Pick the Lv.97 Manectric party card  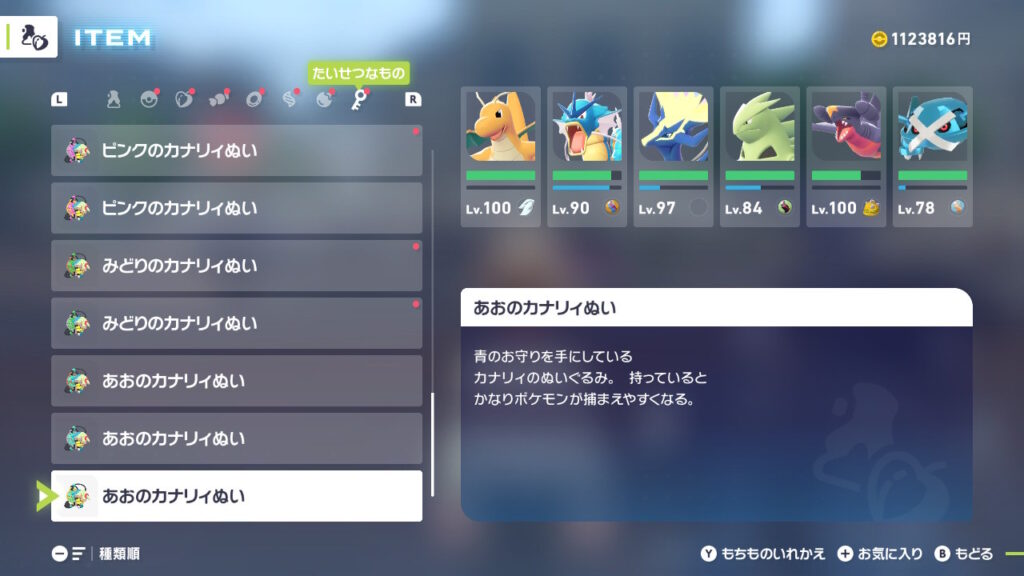[673, 155]
